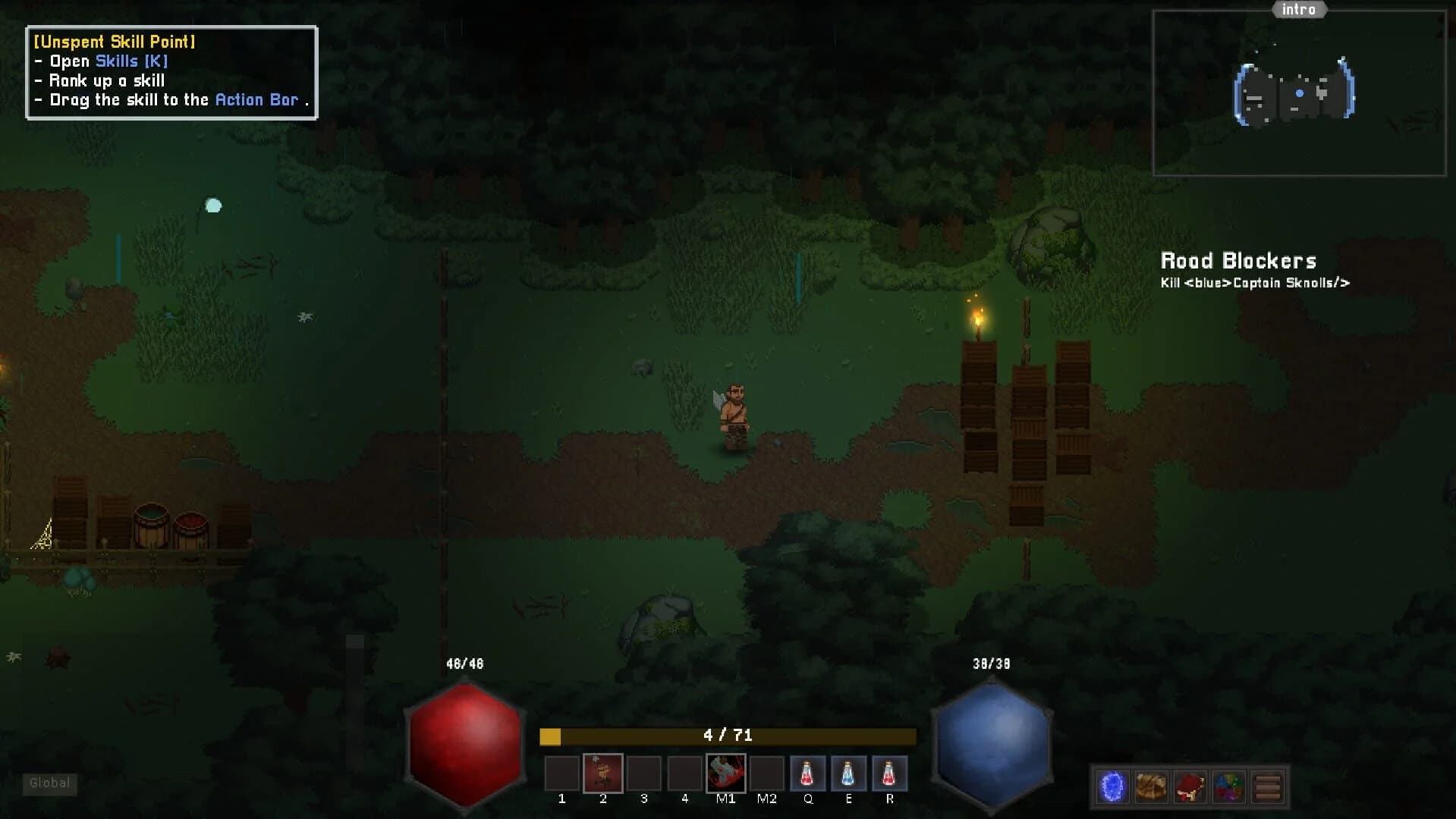
Task: Use the red health potion on Q
Action: pos(807,772)
